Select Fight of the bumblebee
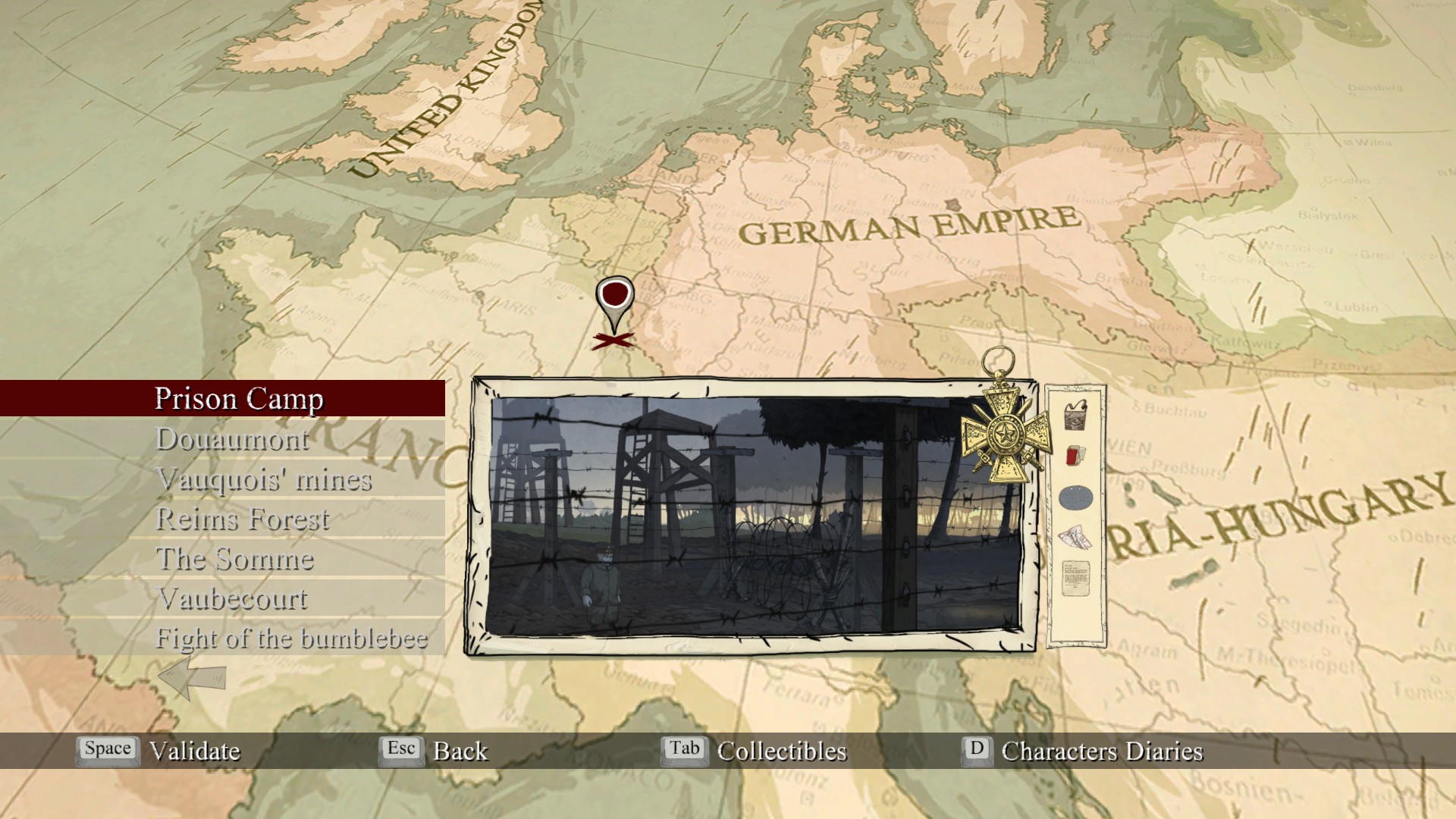Viewport: 1456px width, 819px height. [x=291, y=639]
